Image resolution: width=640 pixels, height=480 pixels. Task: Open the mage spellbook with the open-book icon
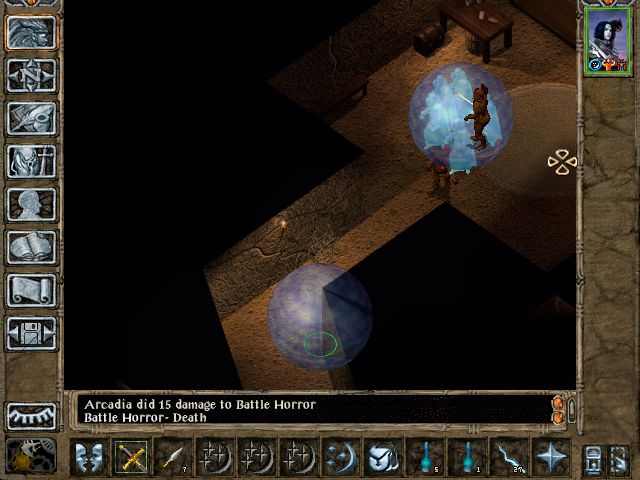click(31, 247)
